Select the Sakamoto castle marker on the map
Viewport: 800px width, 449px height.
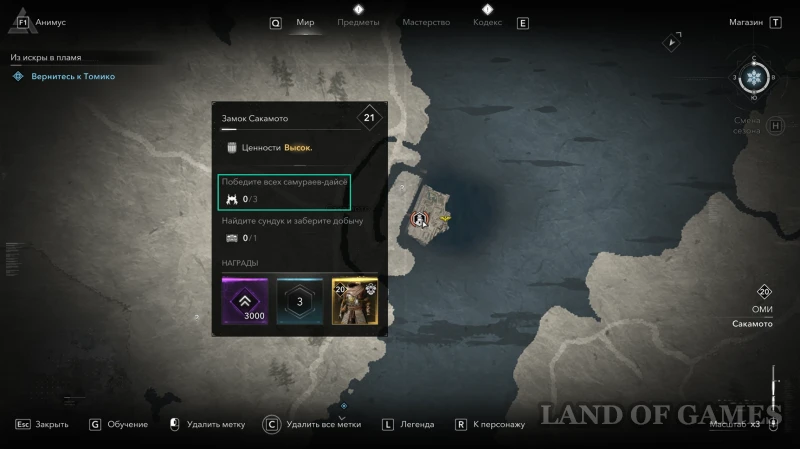click(419, 217)
